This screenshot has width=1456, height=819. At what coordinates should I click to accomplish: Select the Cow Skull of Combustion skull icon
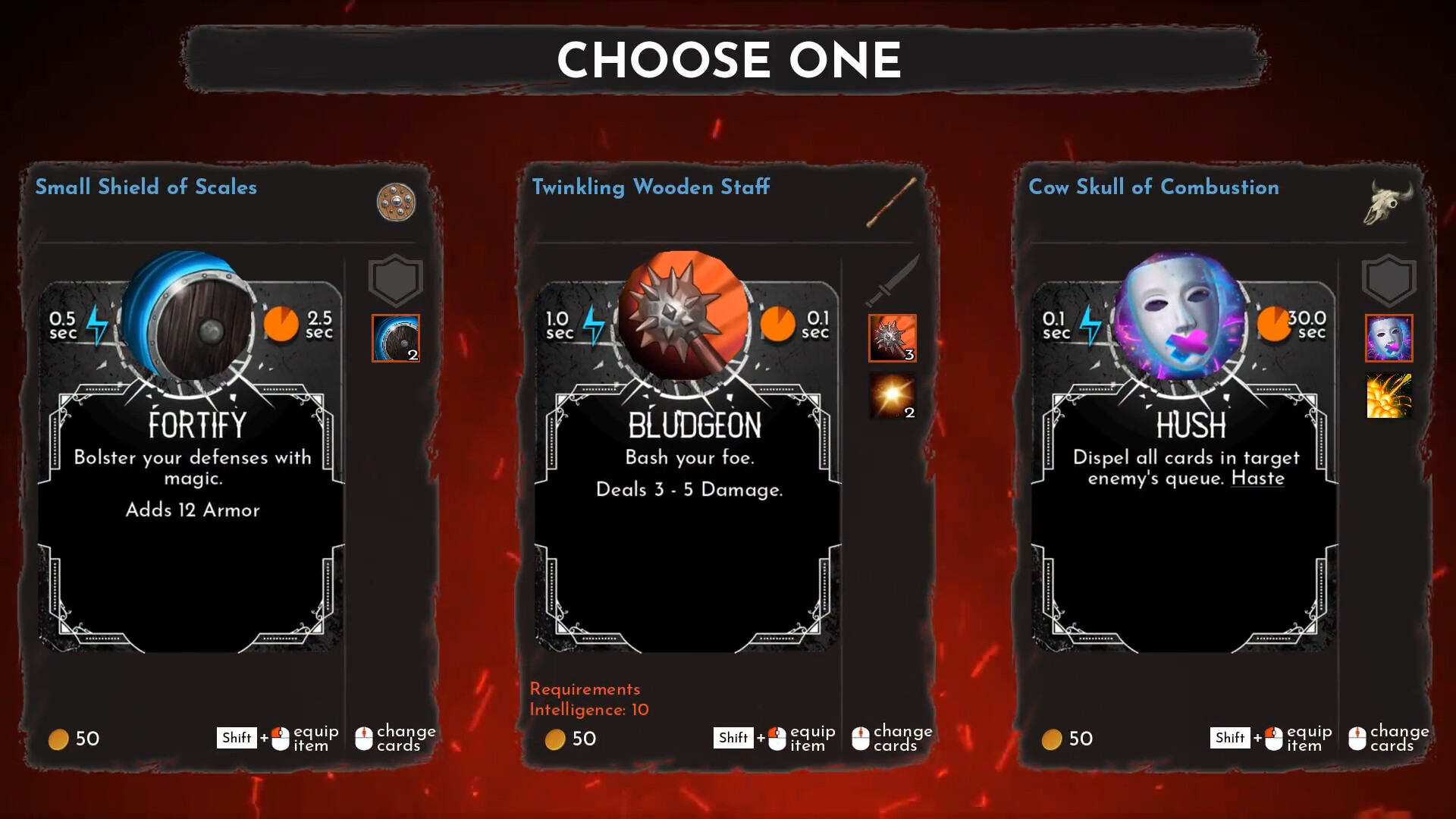tap(1387, 203)
